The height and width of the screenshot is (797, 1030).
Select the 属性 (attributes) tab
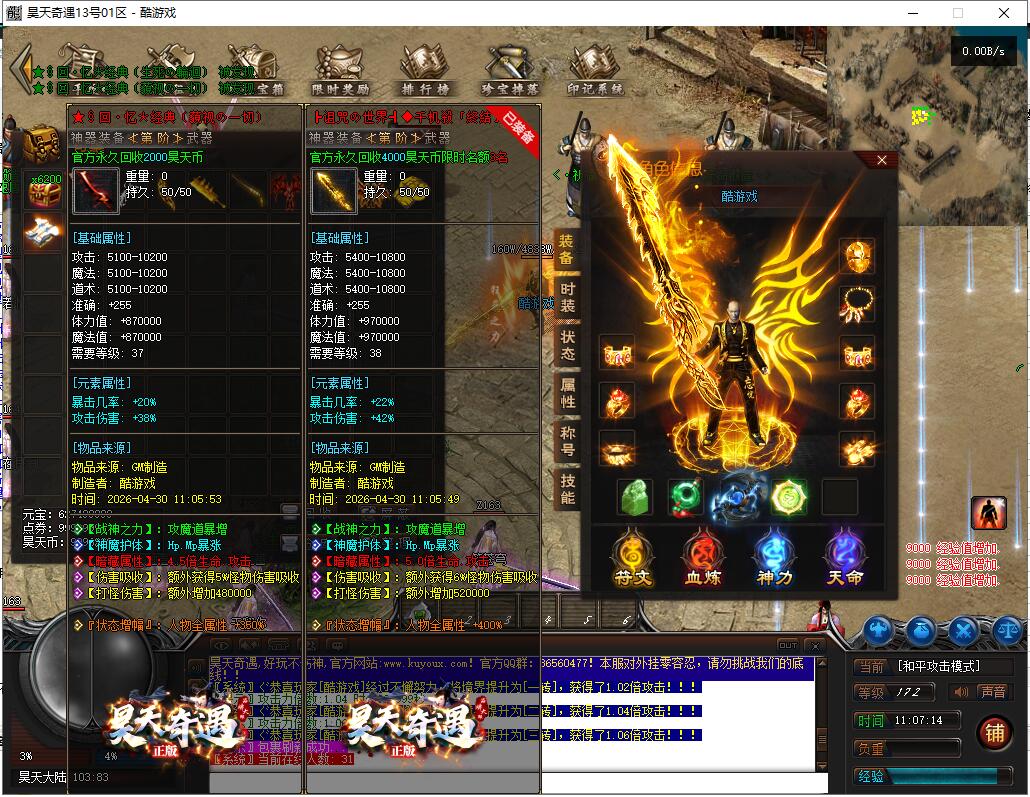point(567,393)
